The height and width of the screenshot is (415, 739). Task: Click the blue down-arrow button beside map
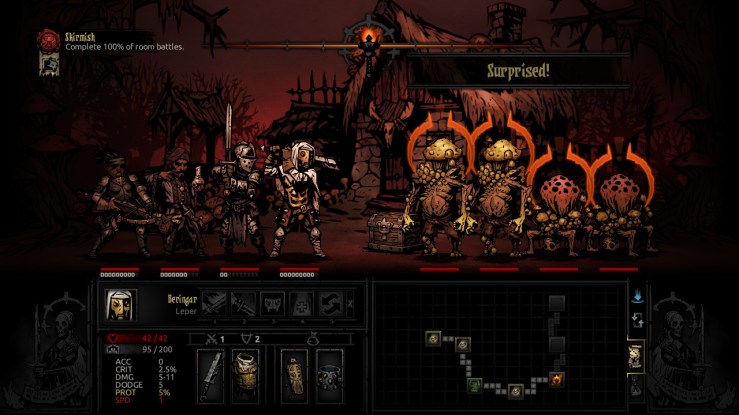636,296
